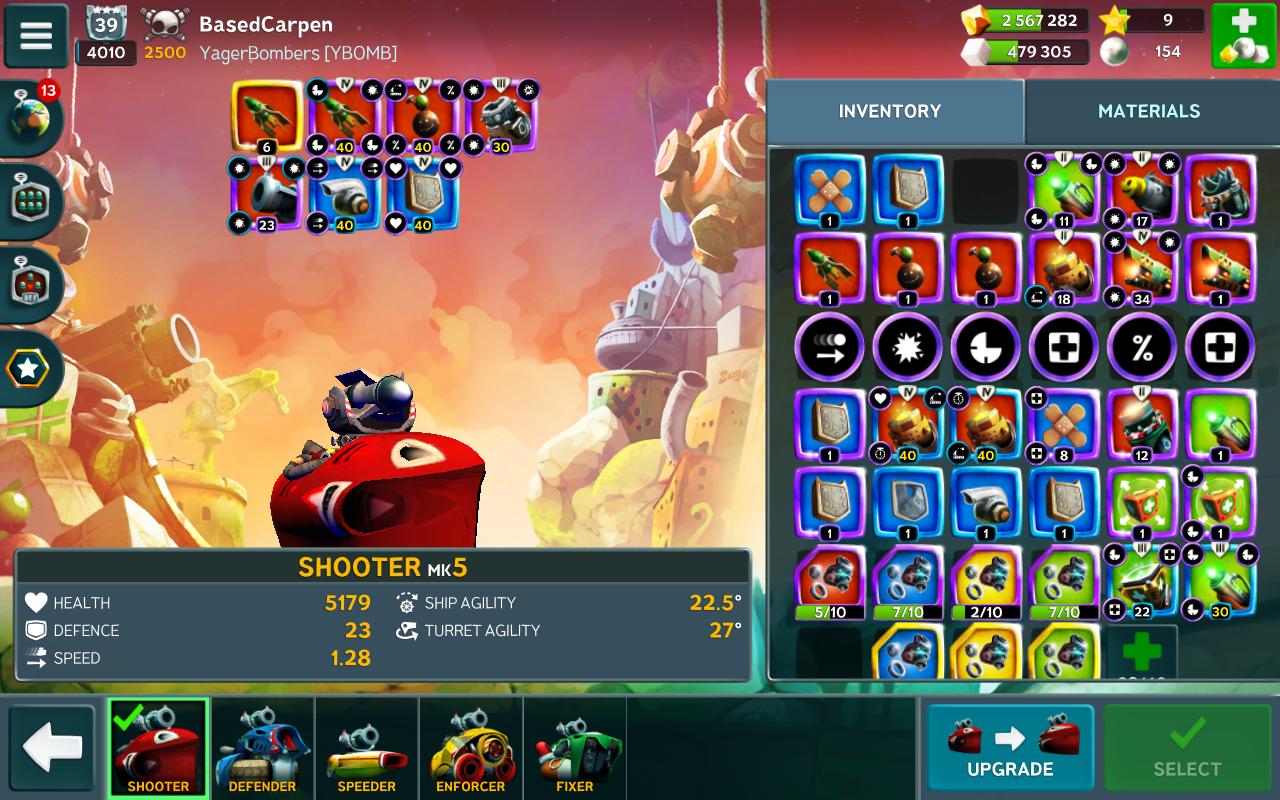Screen dimensions: 1280x800
Task: Open the Inventory tab
Action: pyautogui.click(x=889, y=111)
